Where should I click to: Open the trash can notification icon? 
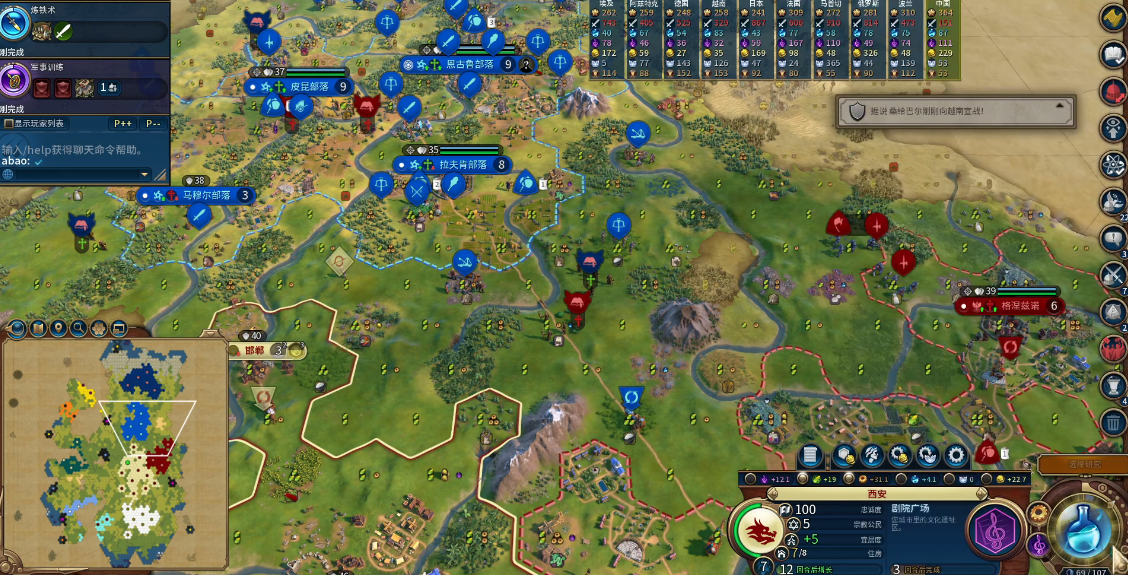tap(1113, 422)
